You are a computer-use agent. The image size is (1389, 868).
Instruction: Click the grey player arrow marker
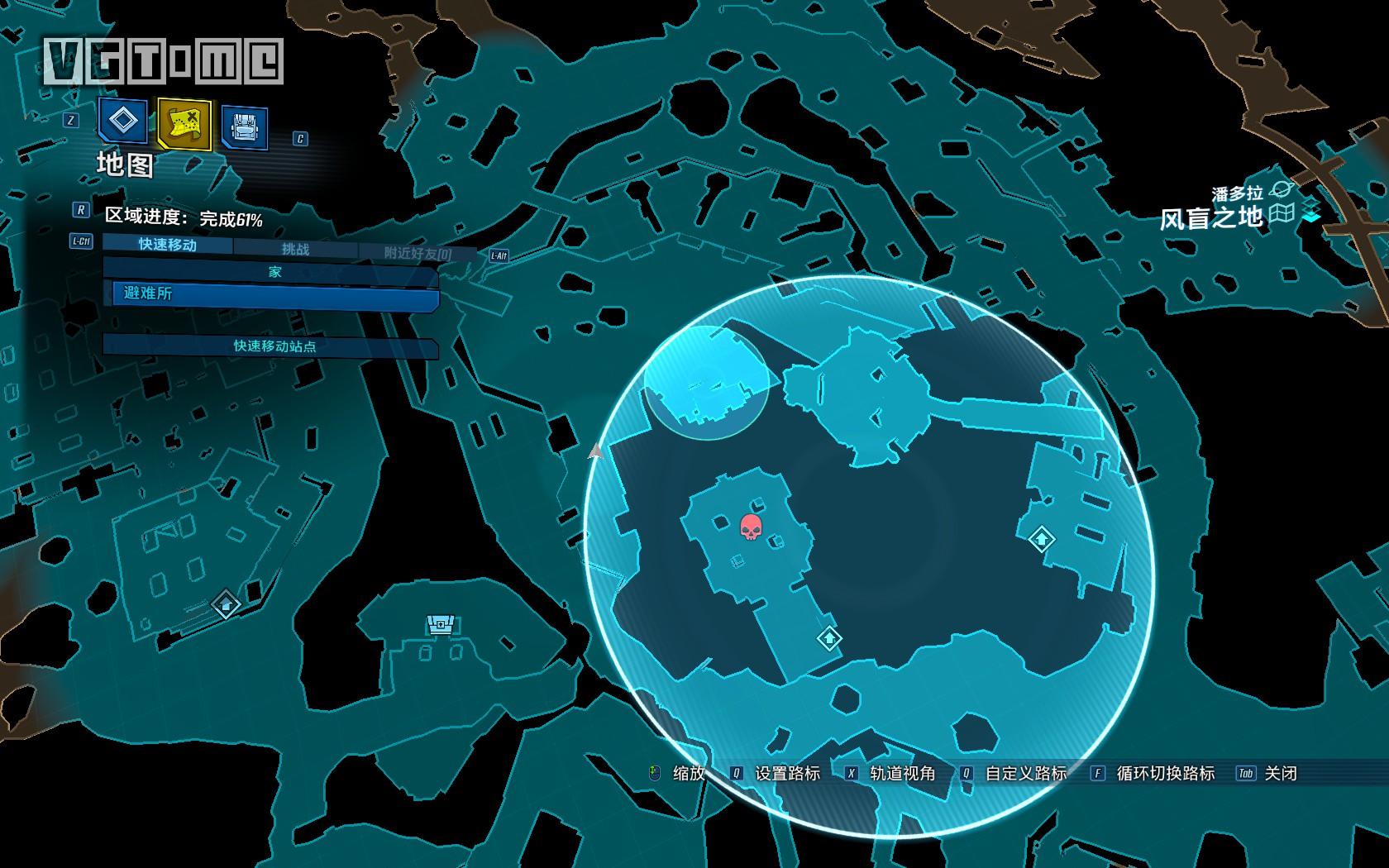click(x=595, y=451)
